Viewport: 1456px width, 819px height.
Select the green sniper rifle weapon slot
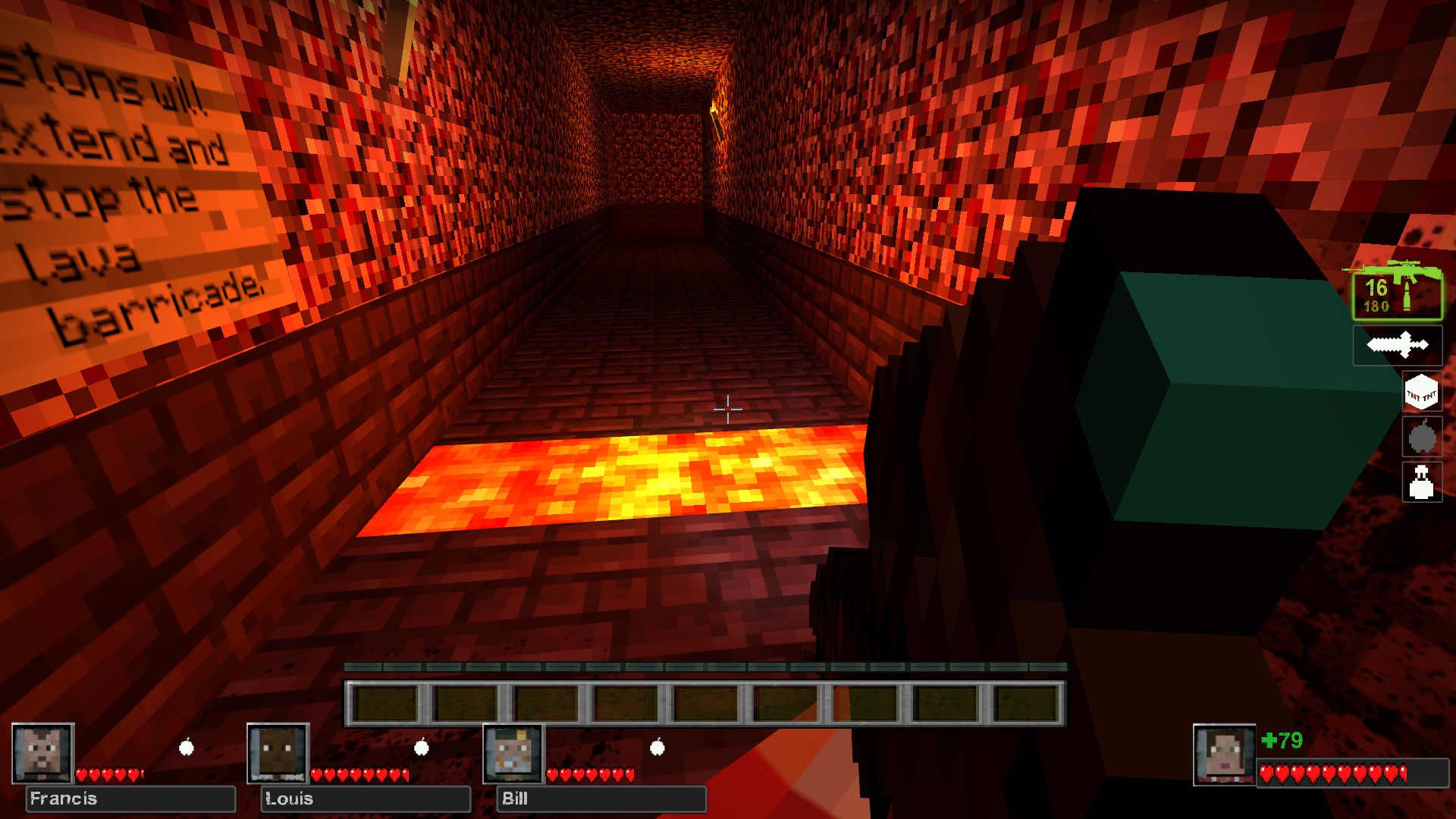(x=1397, y=291)
